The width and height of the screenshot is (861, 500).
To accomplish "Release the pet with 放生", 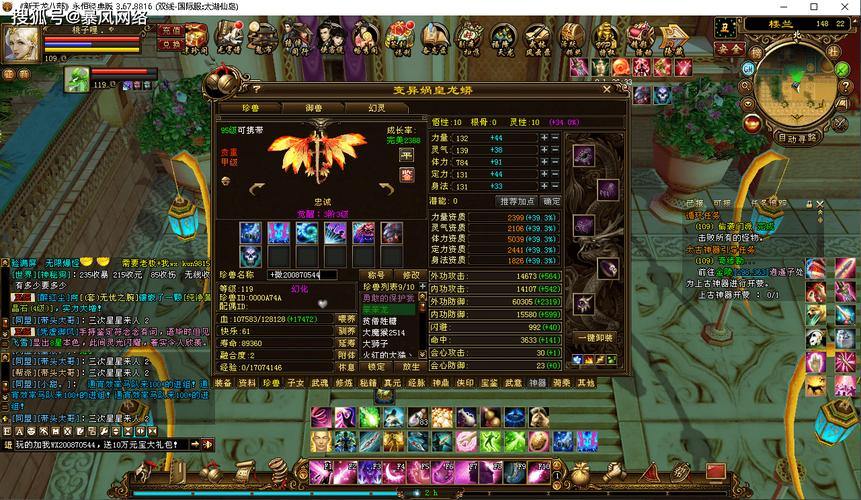I will (409, 367).
